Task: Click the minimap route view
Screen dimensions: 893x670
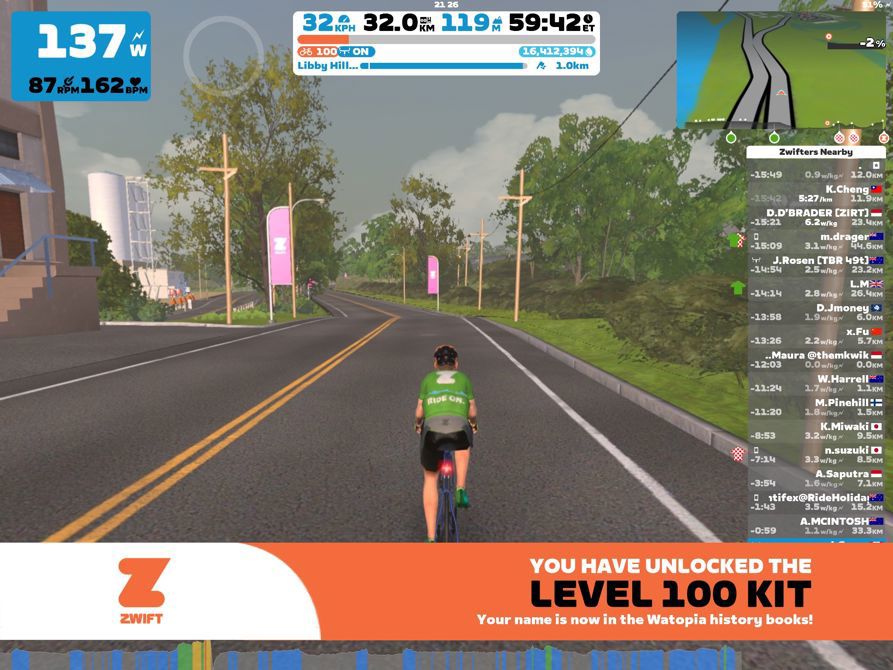Action: (x=781, y=68)
